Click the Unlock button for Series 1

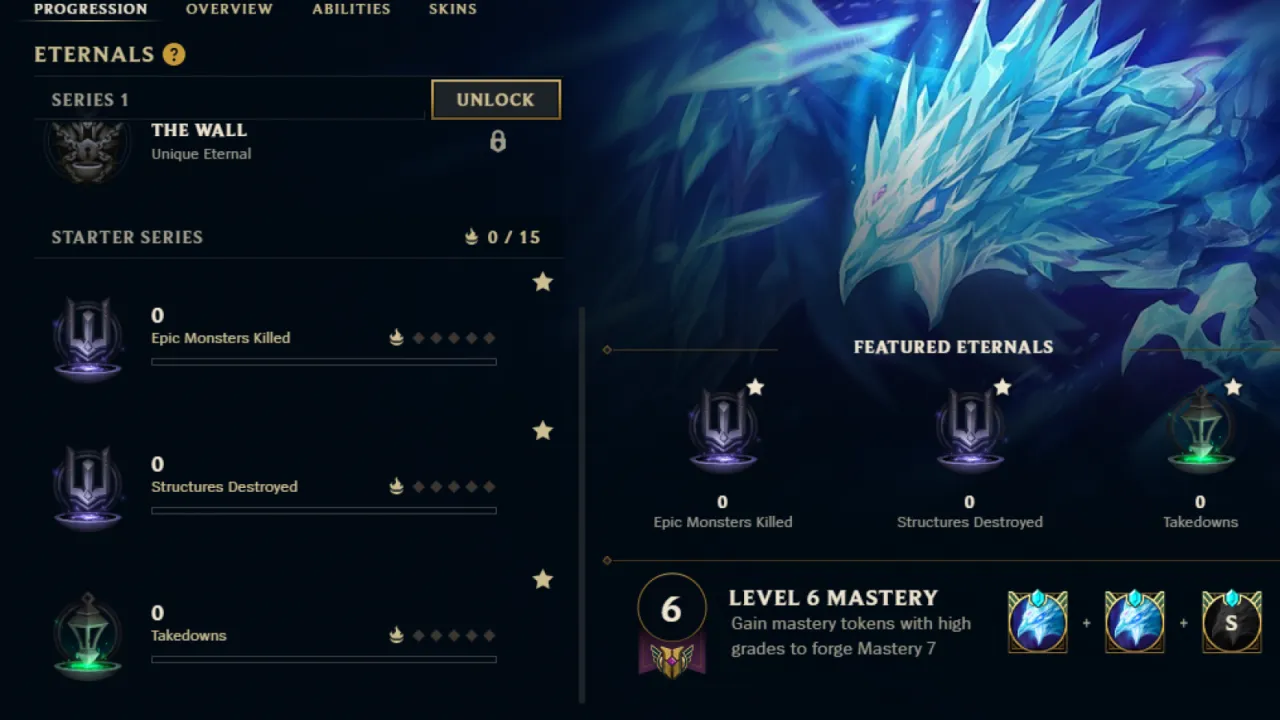(x=495, y=99)
